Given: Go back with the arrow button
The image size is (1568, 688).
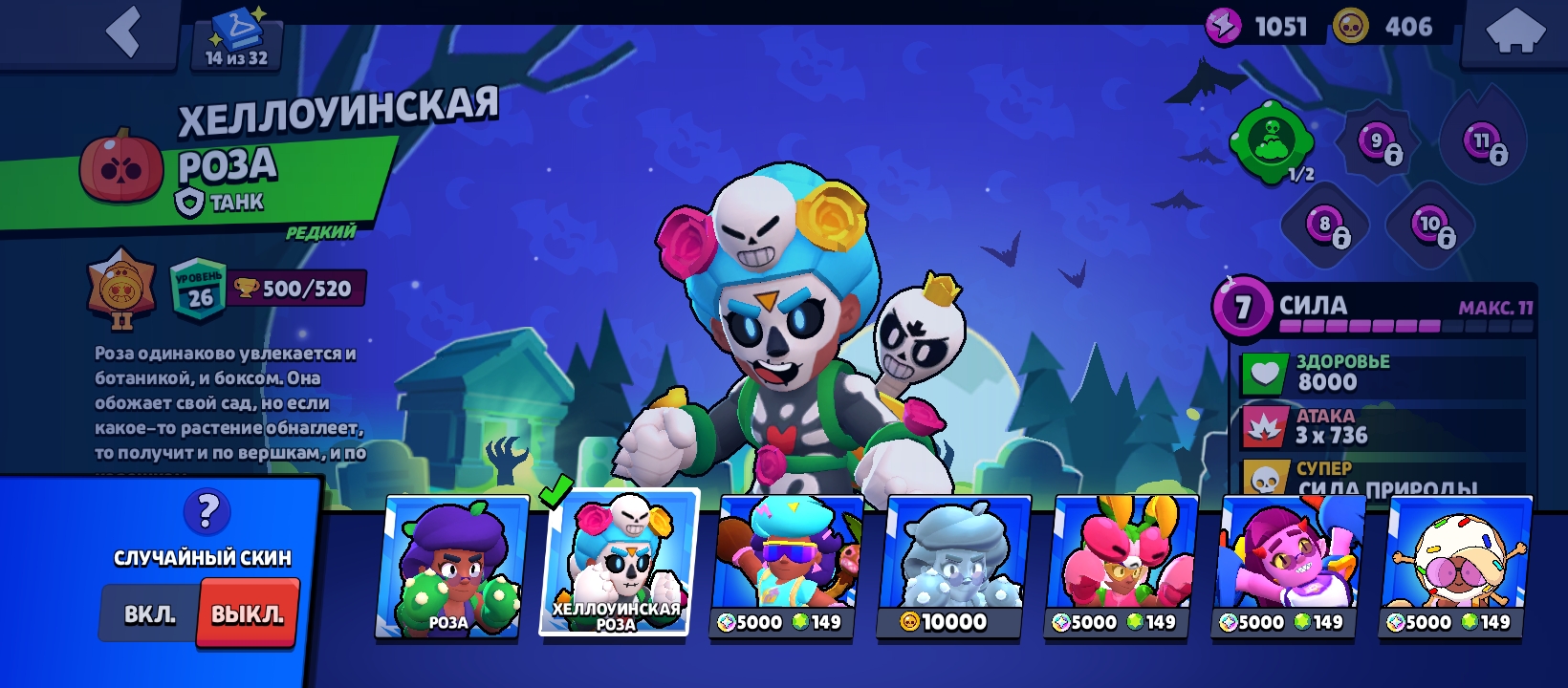Looking at the screenshot, I should click(122, 32).
